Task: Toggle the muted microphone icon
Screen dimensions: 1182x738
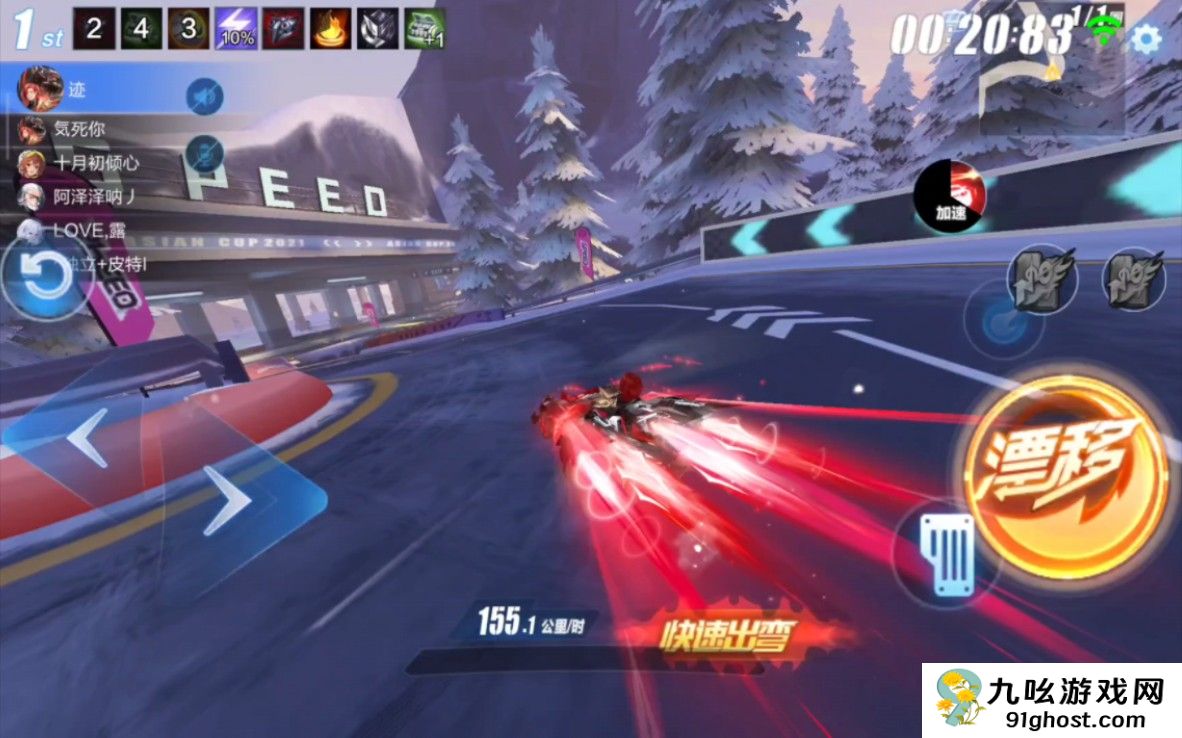Action: click(203, 154)
